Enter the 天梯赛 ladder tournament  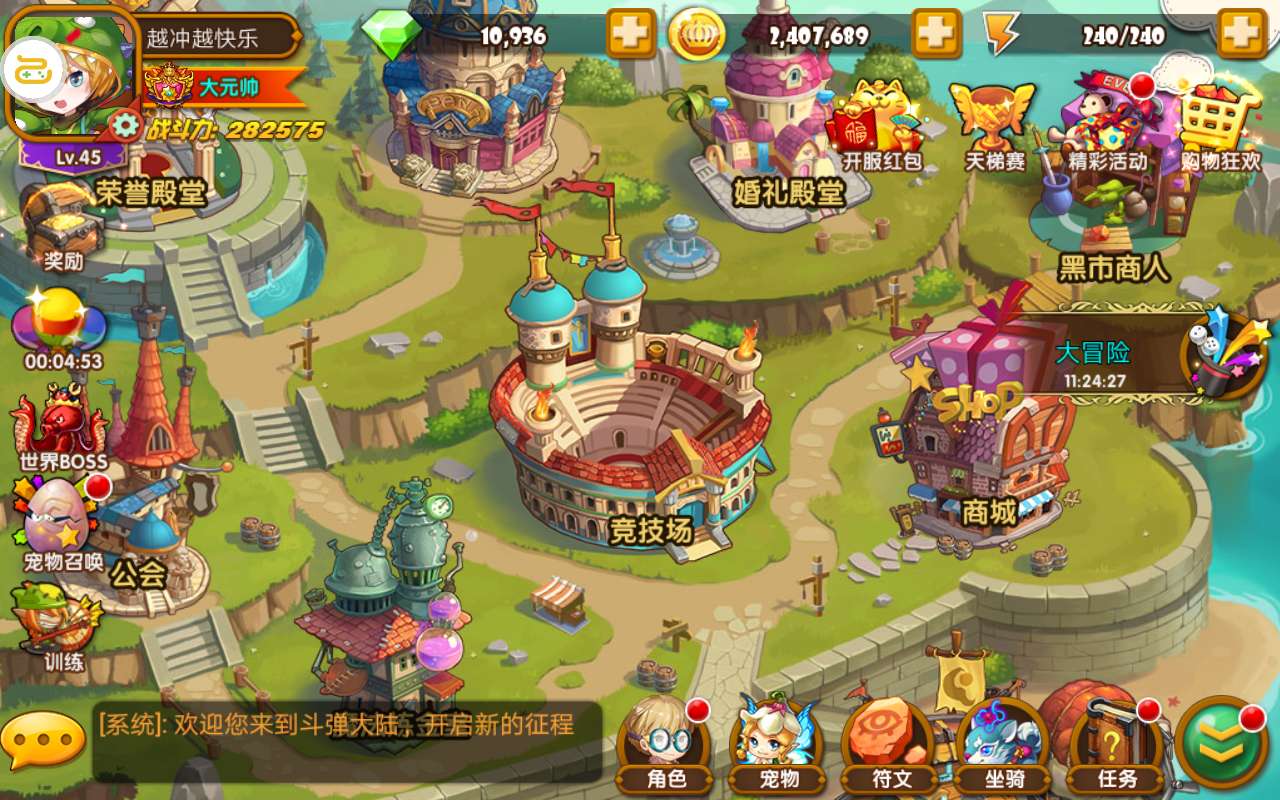click(x=994, y=125)
